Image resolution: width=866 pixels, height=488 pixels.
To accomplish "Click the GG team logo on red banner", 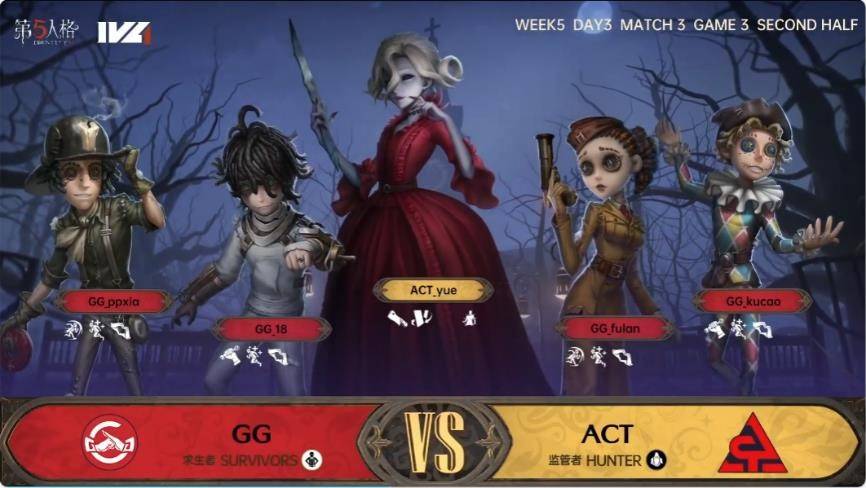I will click(110, 442).
